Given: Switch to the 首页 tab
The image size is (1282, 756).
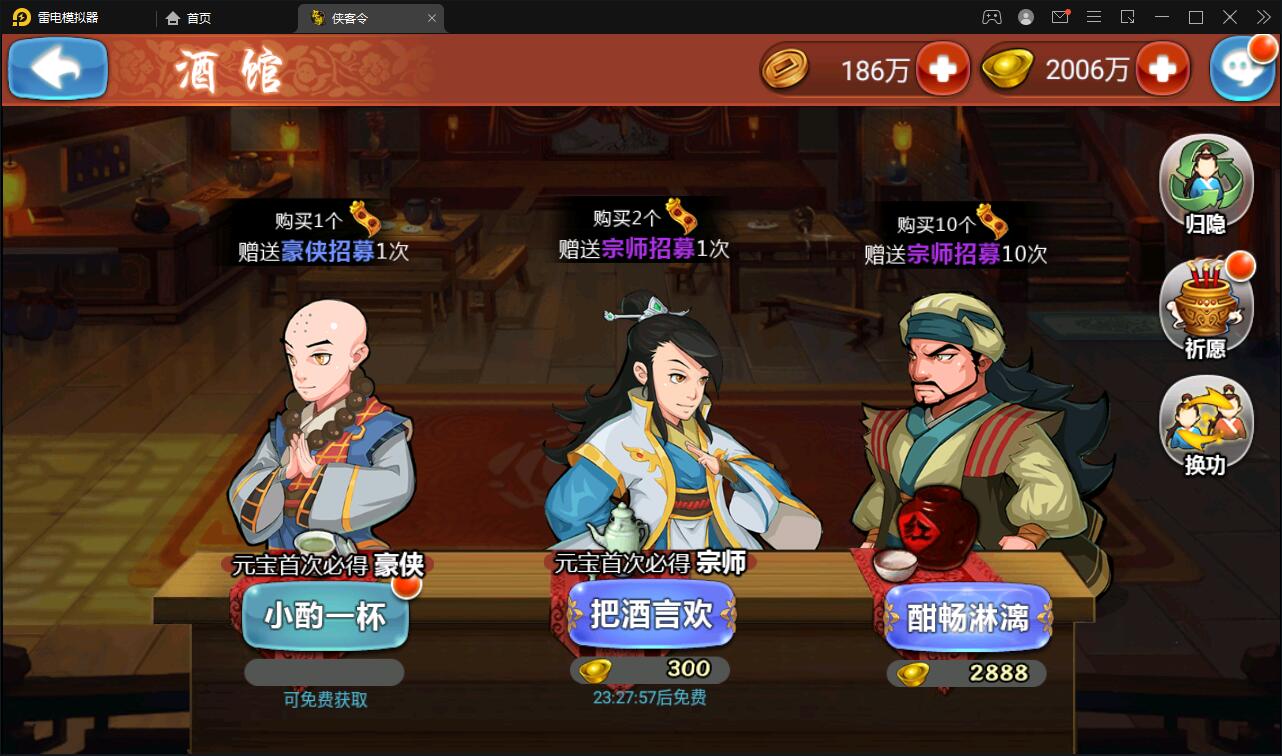Looking at the screenshot, I should pos(189,17).
